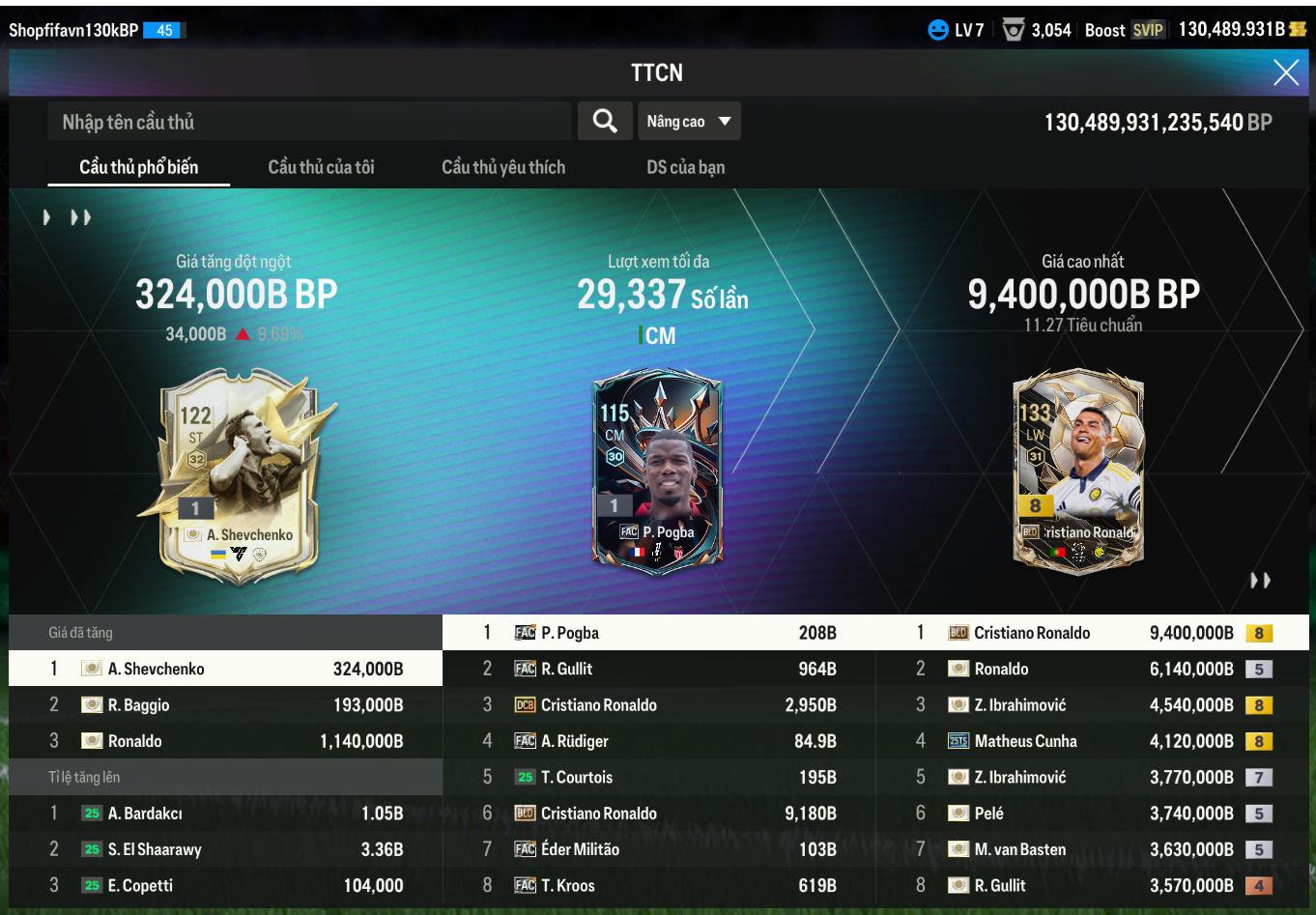Open the Nâng cao dropdown
This screenshot has width=1316, height=915.
tap(689, 122)
